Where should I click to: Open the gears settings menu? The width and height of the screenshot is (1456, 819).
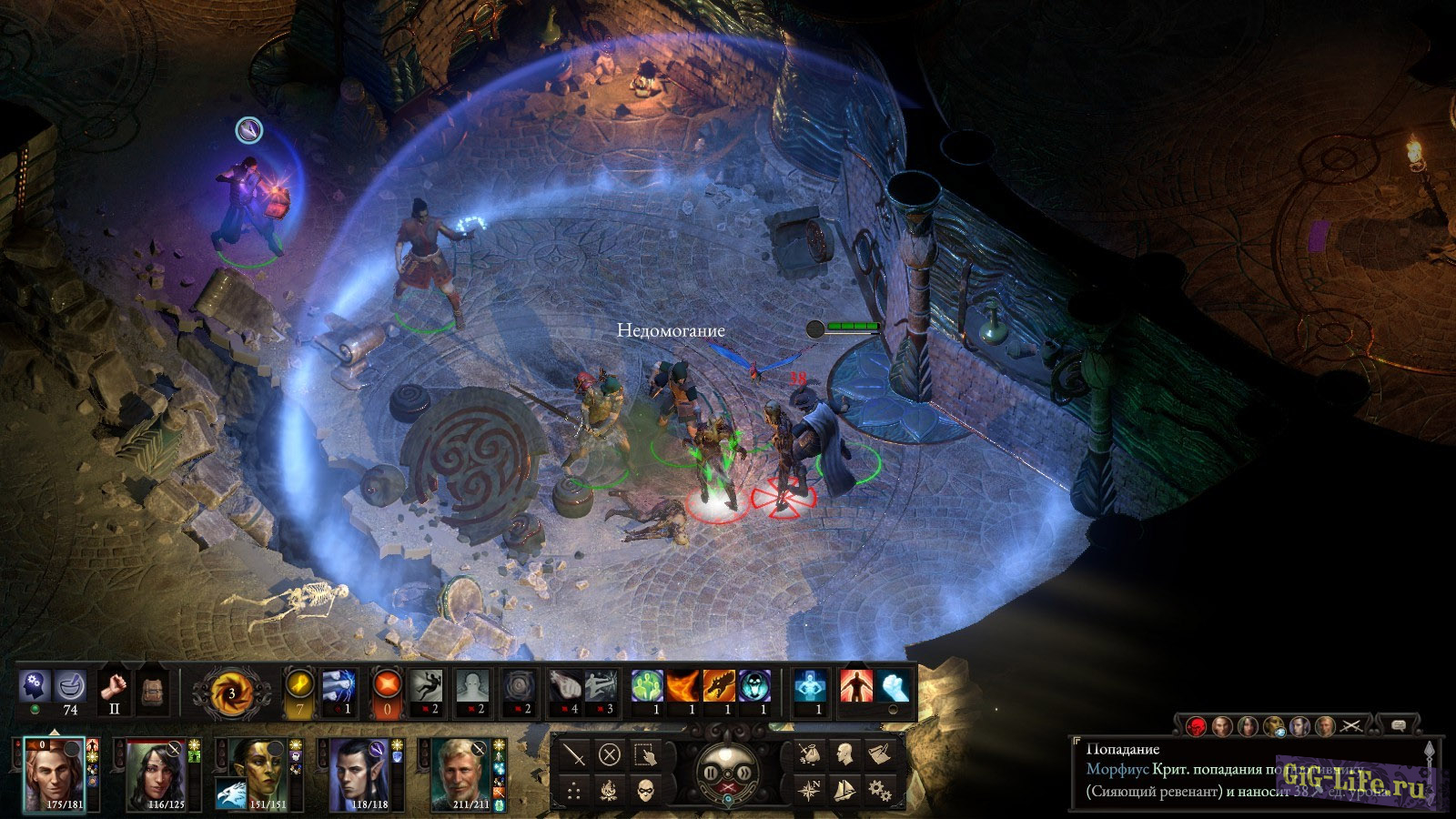pyautogui.click(x=877, y=789)
